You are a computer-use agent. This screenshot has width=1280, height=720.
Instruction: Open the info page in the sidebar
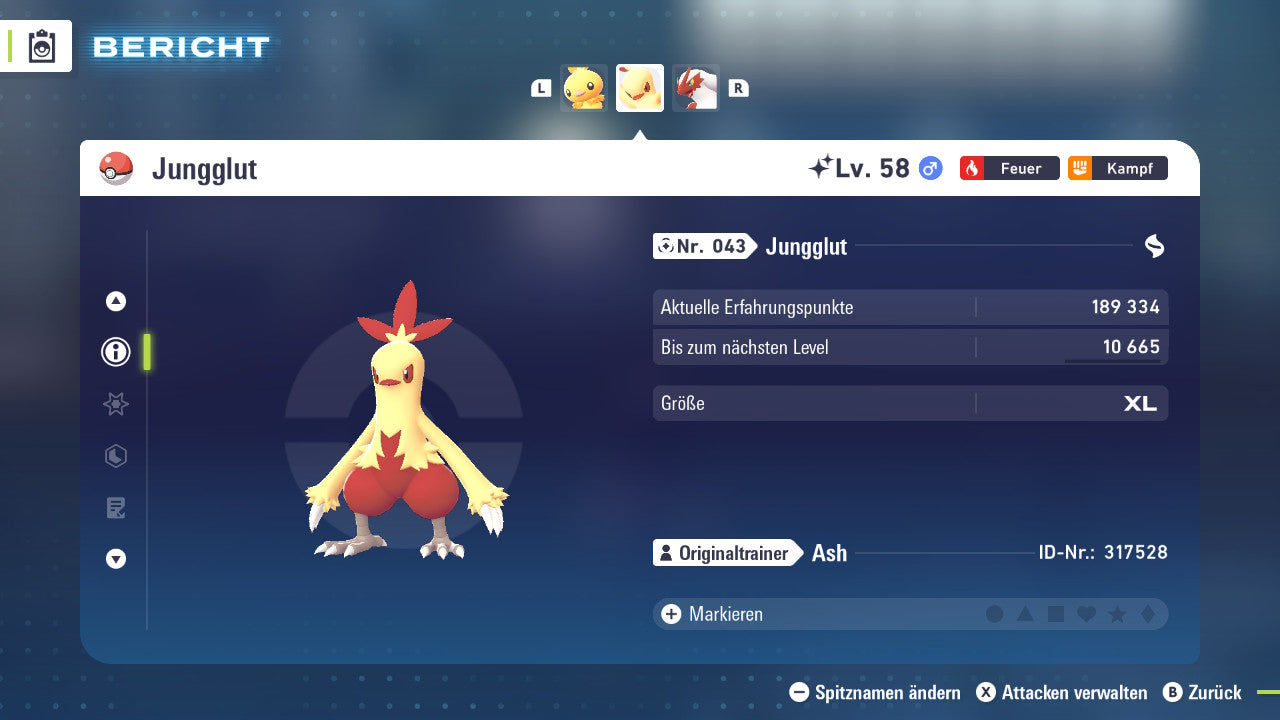pos(115,352)
